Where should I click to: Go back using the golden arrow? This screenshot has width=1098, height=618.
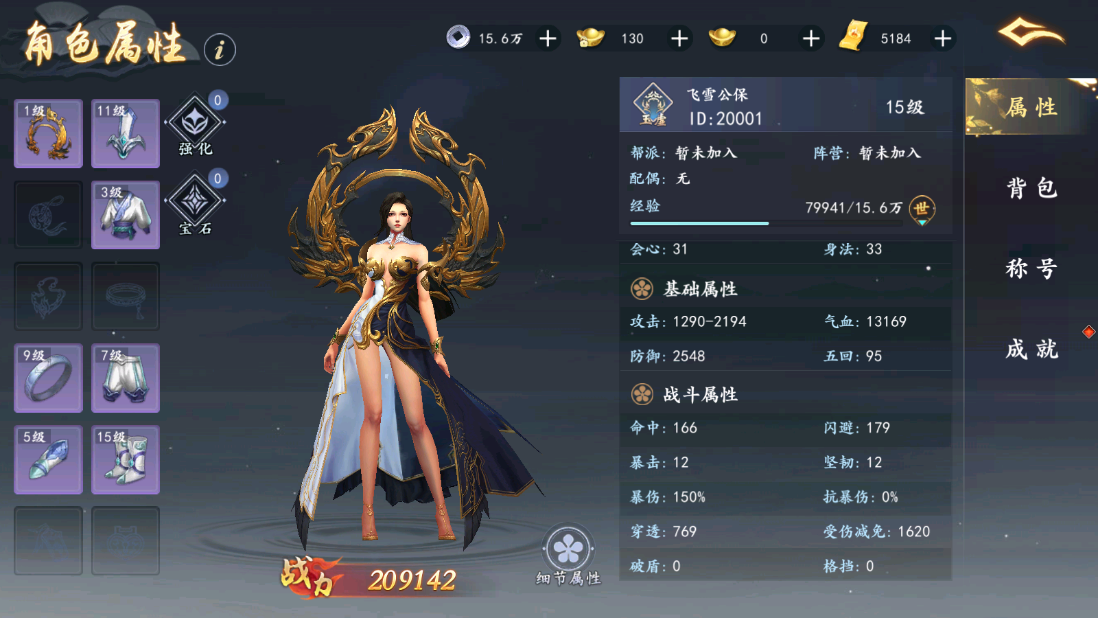1030,35
